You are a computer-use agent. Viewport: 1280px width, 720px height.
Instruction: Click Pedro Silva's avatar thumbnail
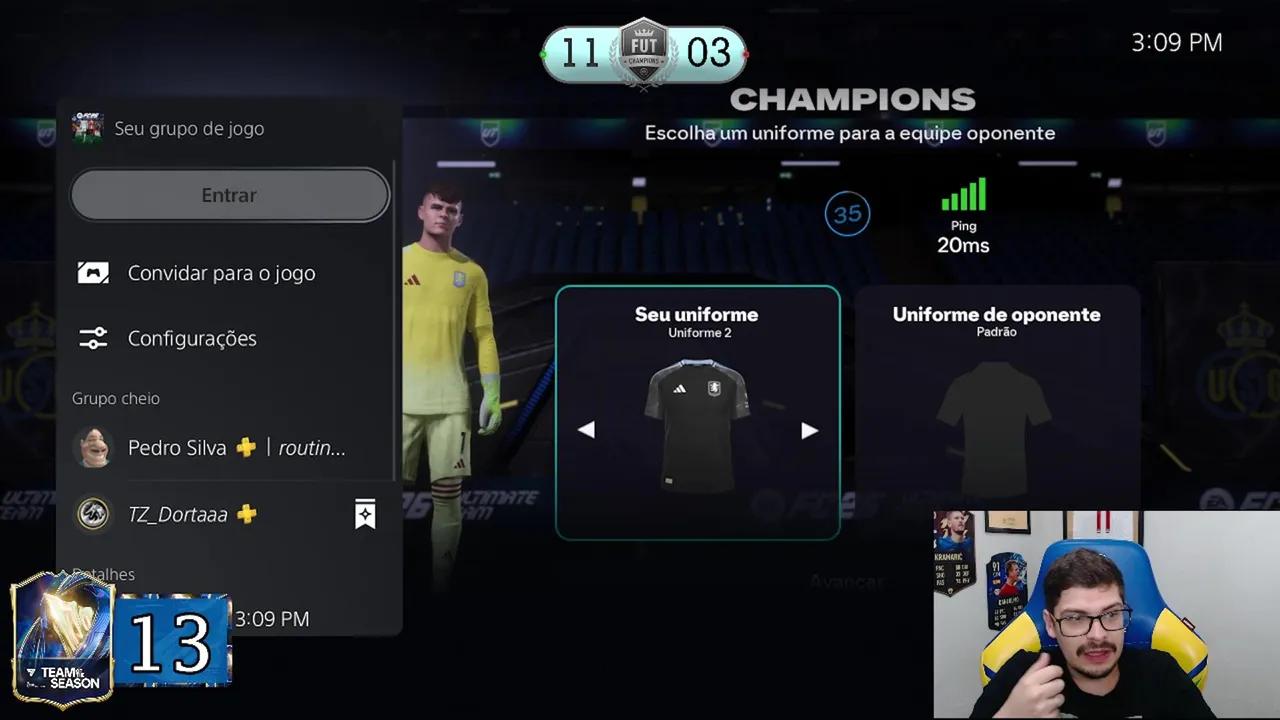(x=93, y=447)
